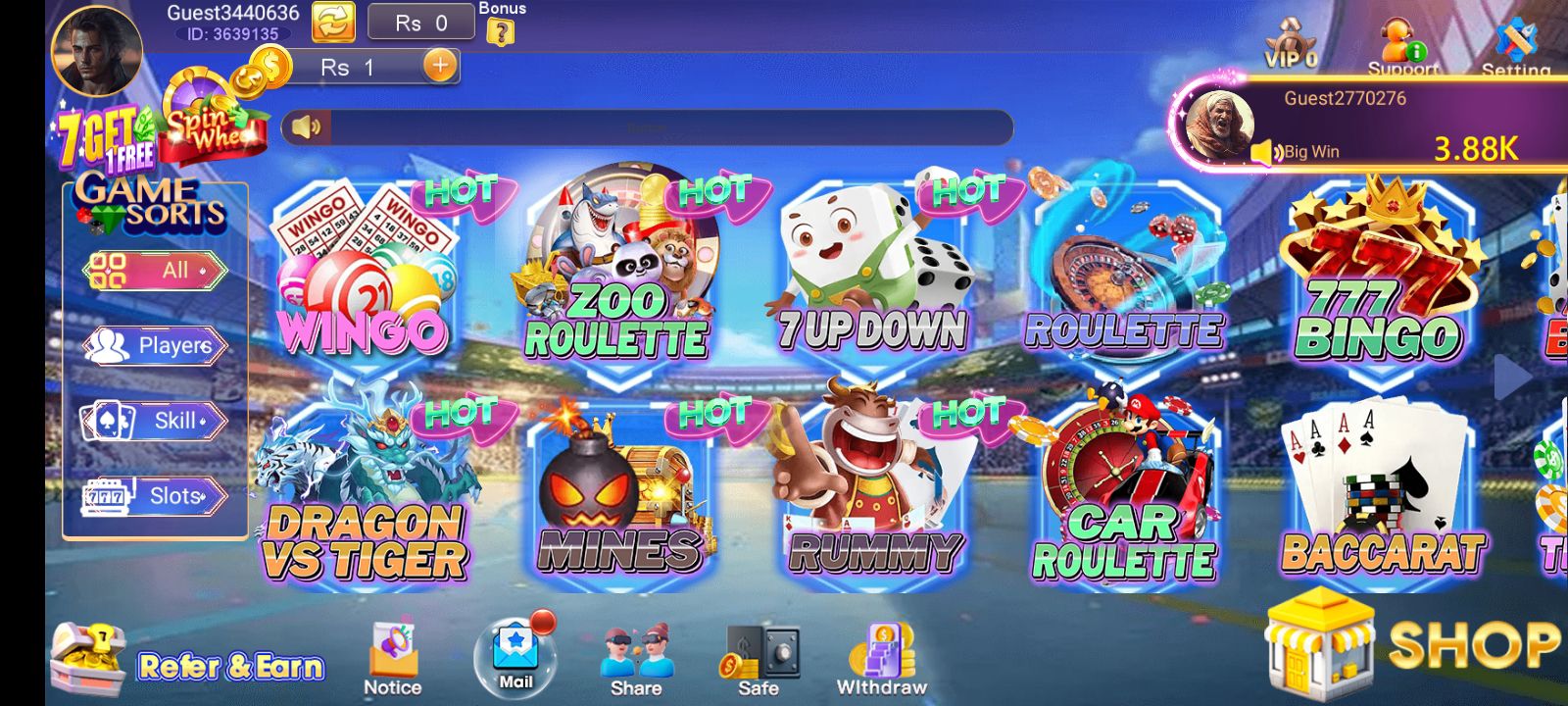Open Dragon vs Tiger game
The width and height of the screenshot is (1568, 706).
pyautogui.click(x=365, y=495)
